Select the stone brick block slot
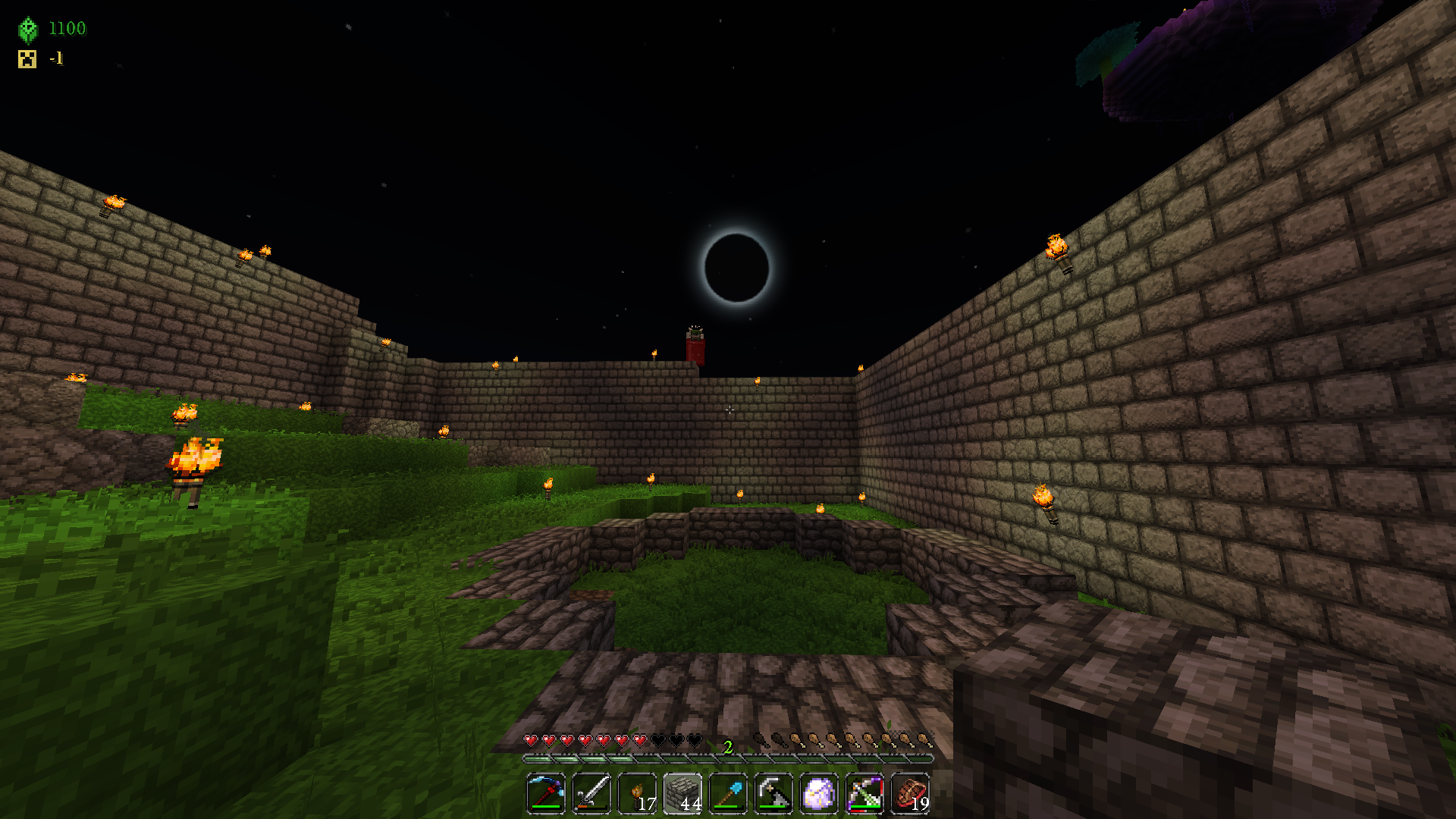The height and width of the screenshot is (819, 1456). 682,794
